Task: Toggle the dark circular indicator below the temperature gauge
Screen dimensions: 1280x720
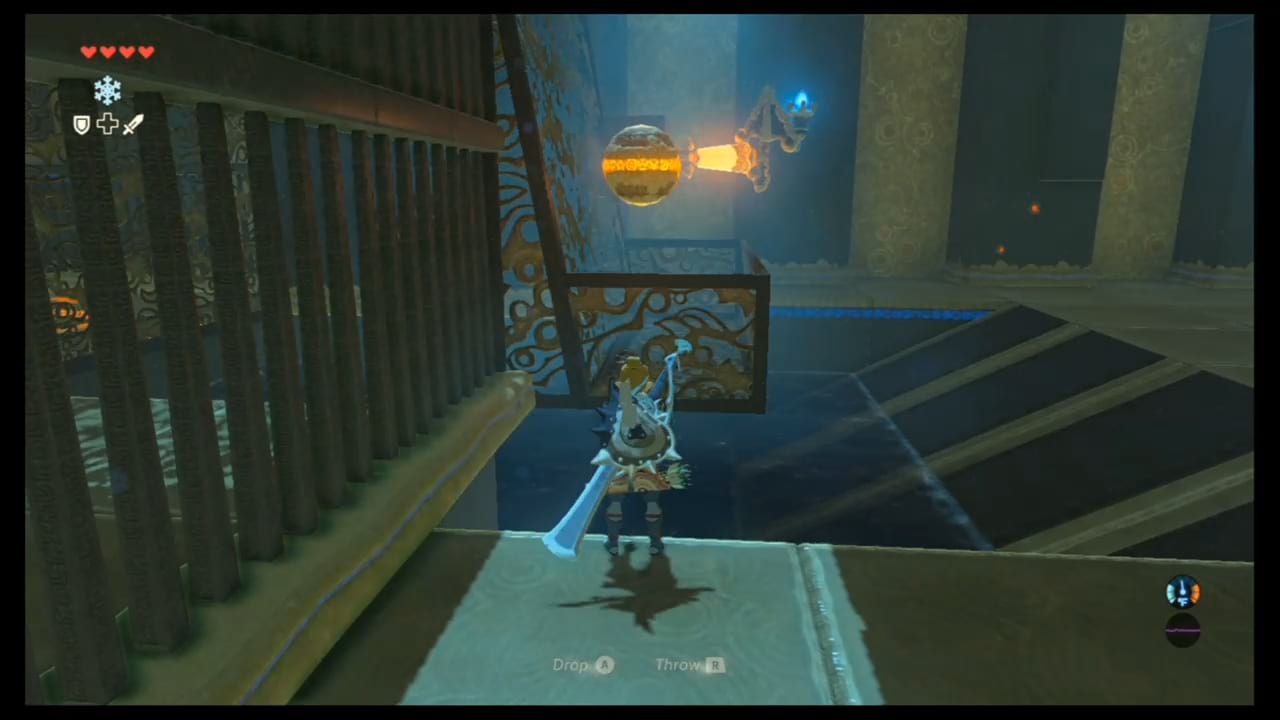Action: (x=1183, y=630)
